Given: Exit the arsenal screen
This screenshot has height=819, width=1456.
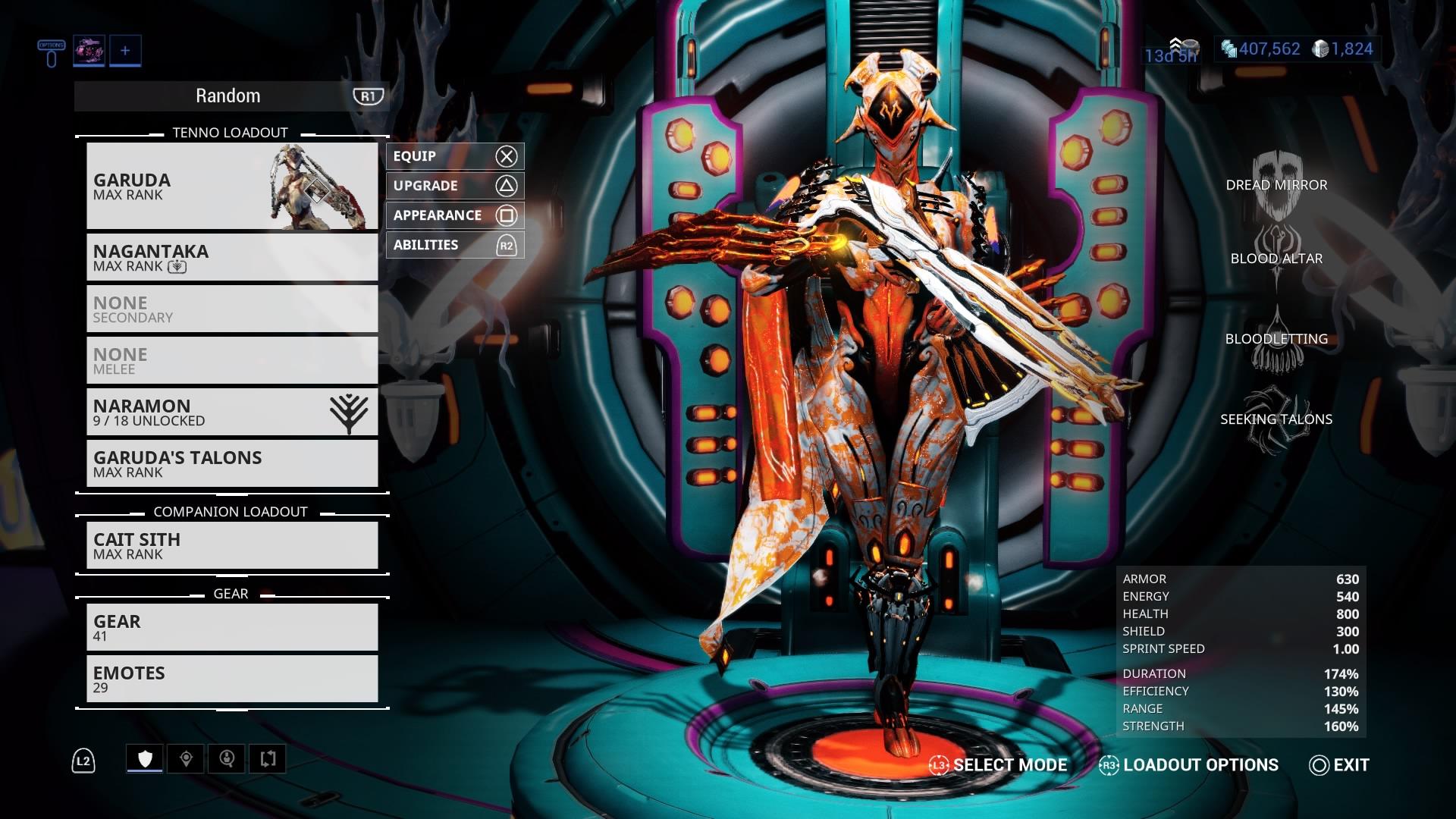Looking at the screenshot, I should click(1339, 765).
